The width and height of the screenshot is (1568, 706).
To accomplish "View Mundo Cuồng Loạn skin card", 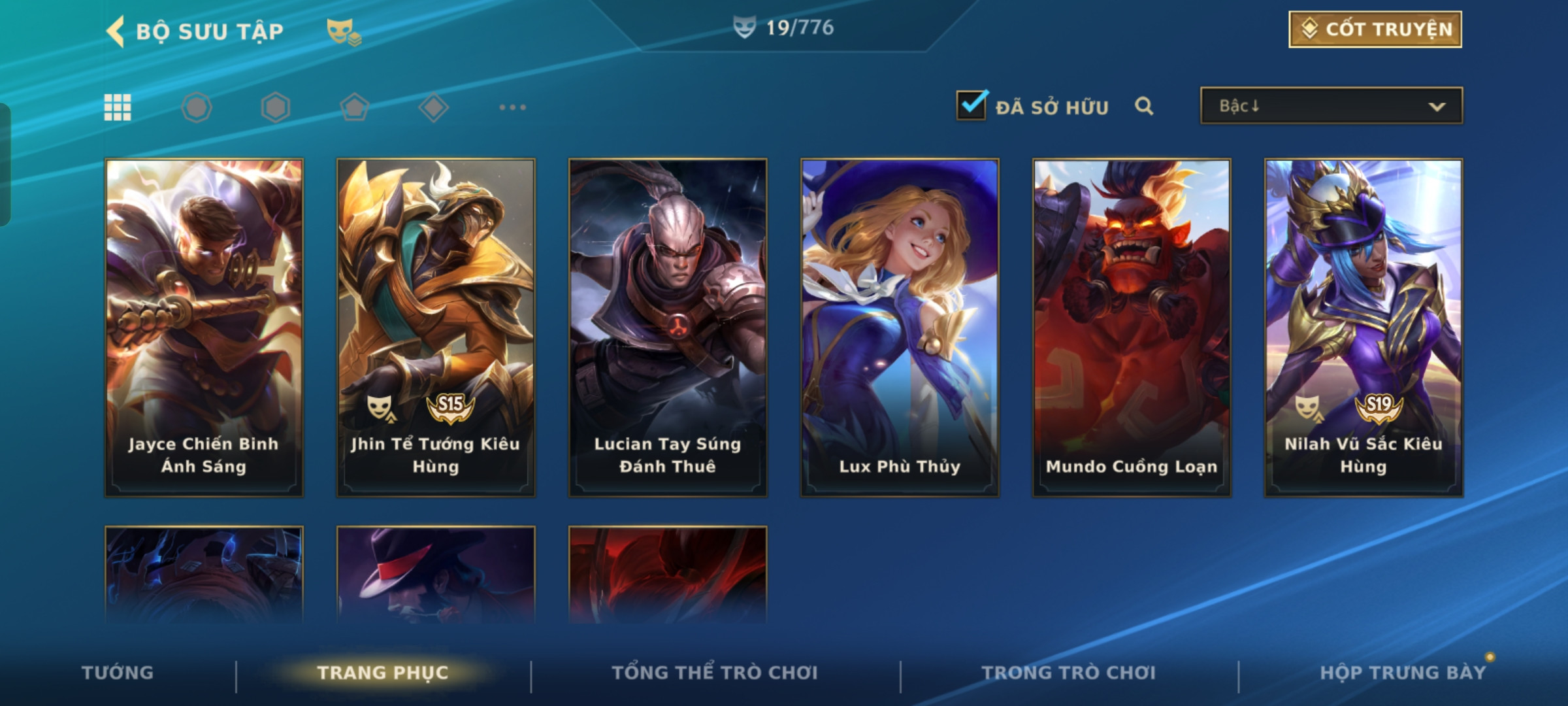I will (x=1132, y=327).
